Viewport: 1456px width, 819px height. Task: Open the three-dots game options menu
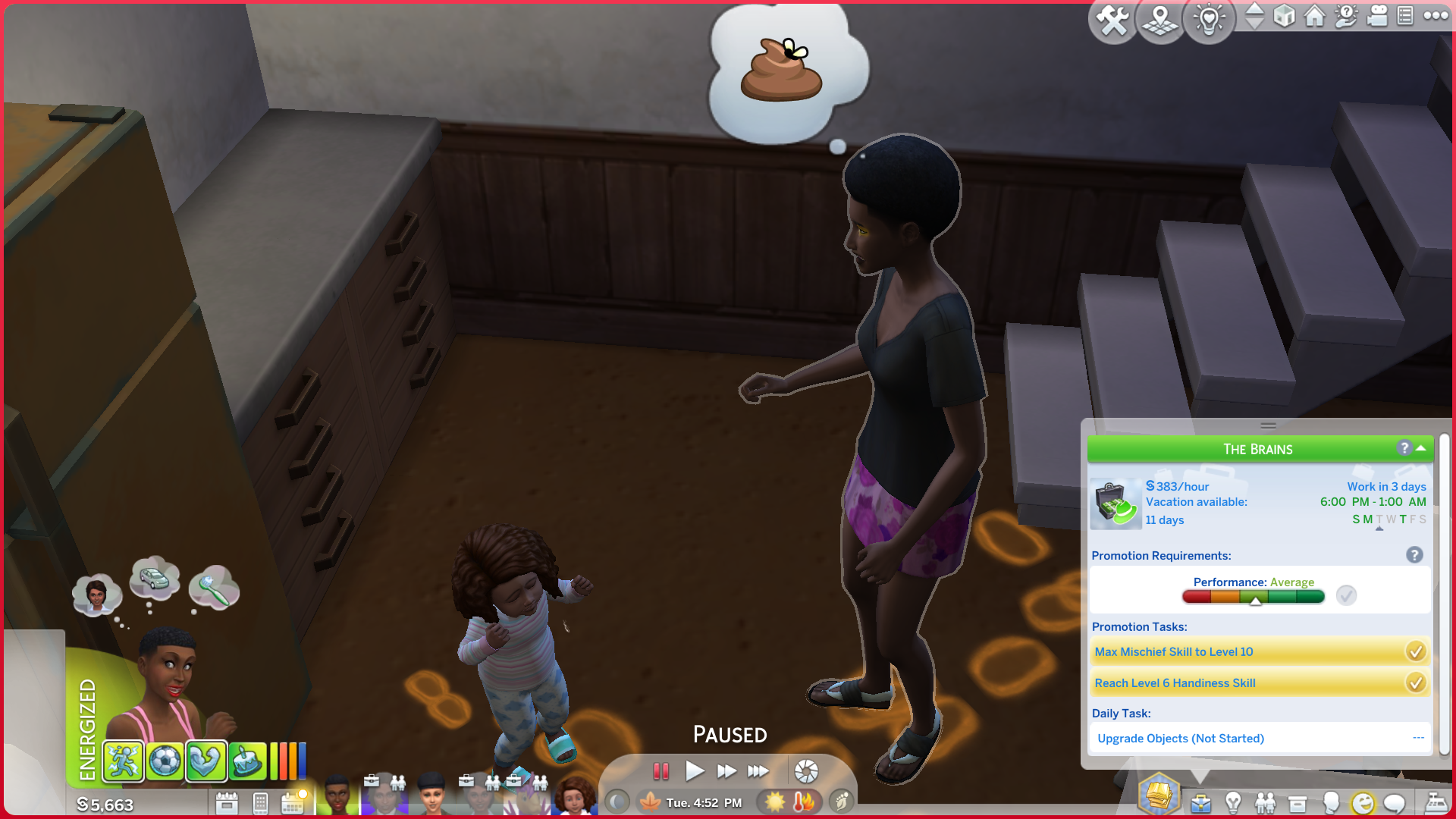[x=1436, y=16]
